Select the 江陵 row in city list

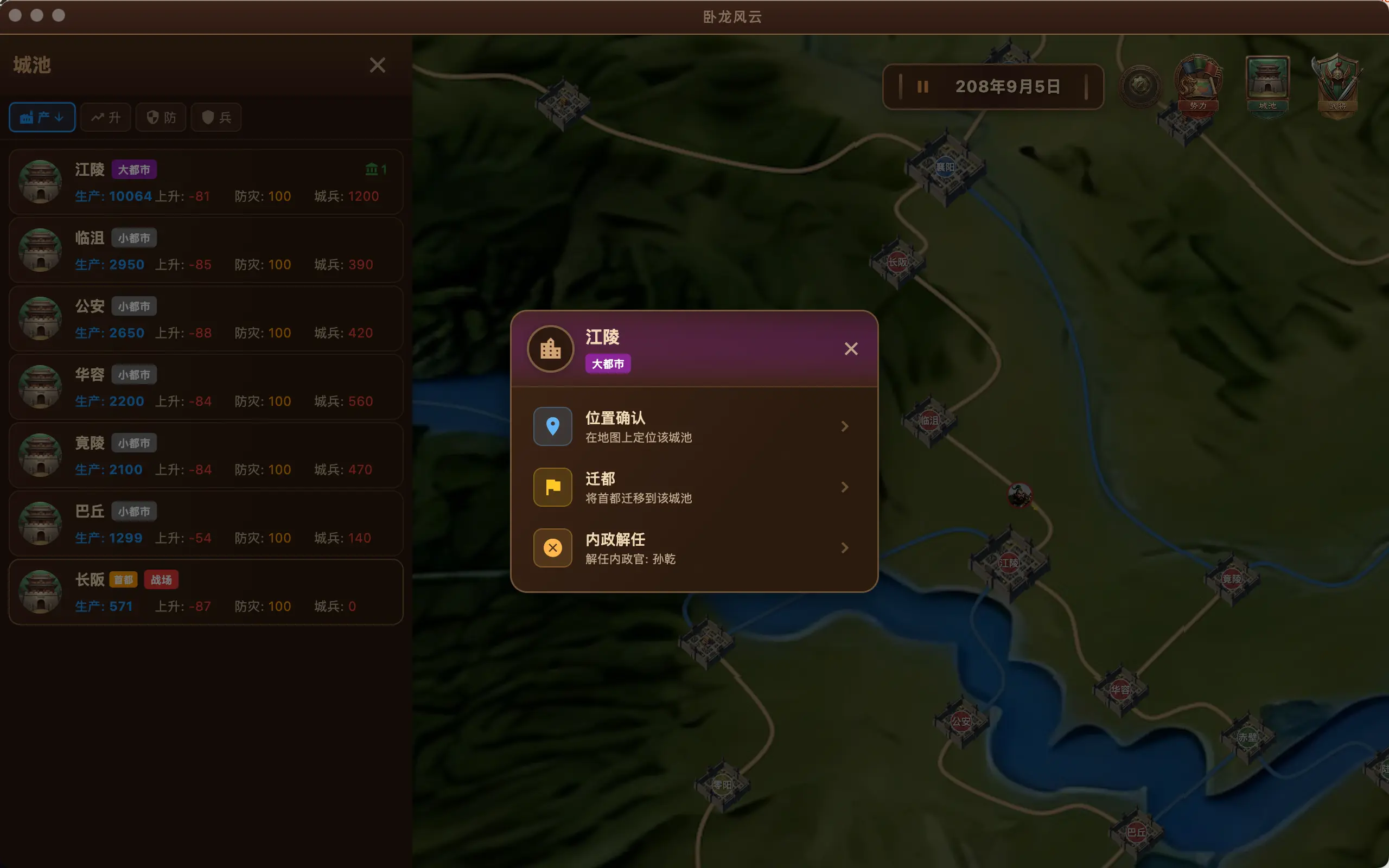click(x=206, y=182)
